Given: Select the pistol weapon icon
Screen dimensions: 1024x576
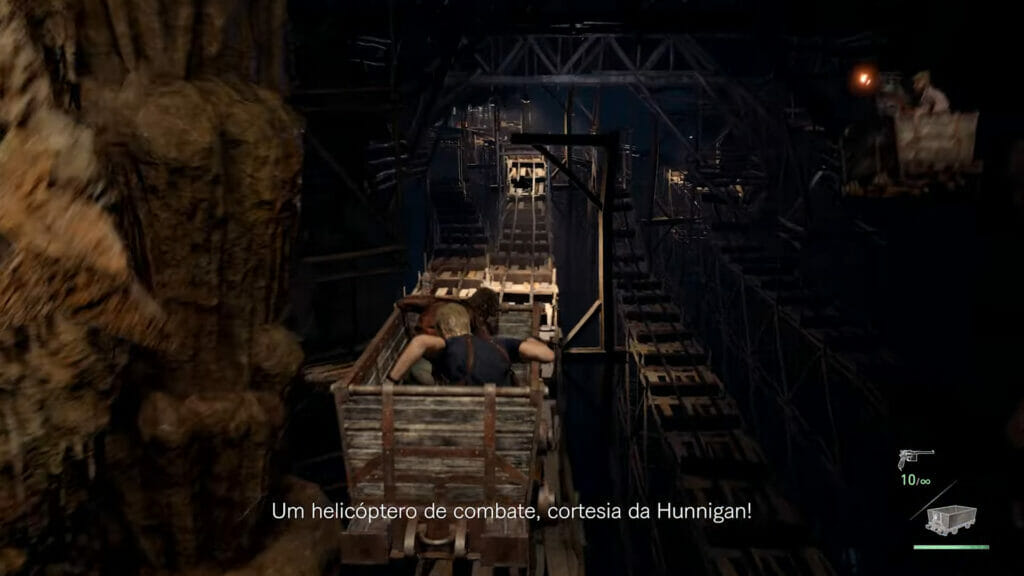Looking at the screenshot, I should pyautogui.click(x=915, y=459).
